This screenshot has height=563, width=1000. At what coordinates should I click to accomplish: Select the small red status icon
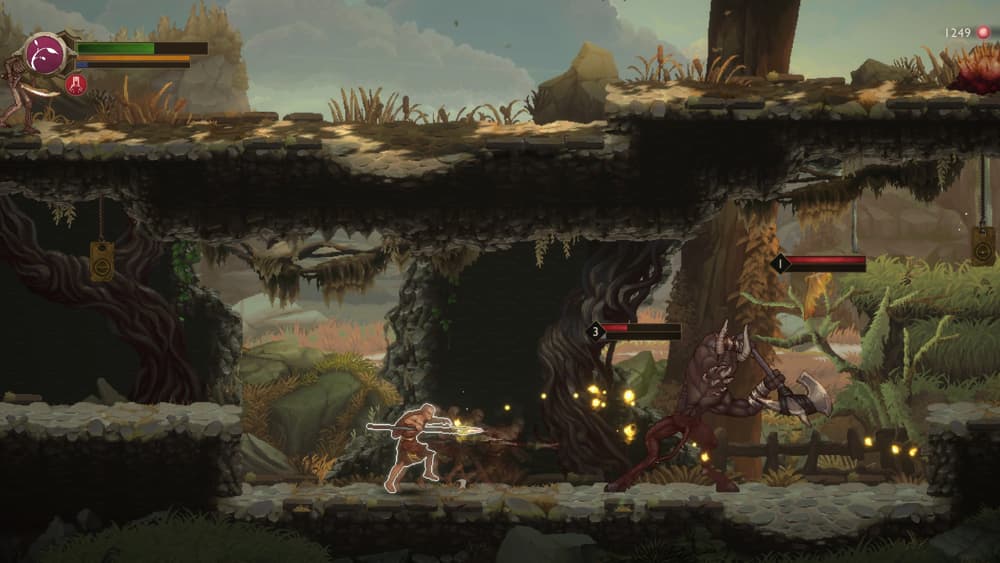[76, 84]
